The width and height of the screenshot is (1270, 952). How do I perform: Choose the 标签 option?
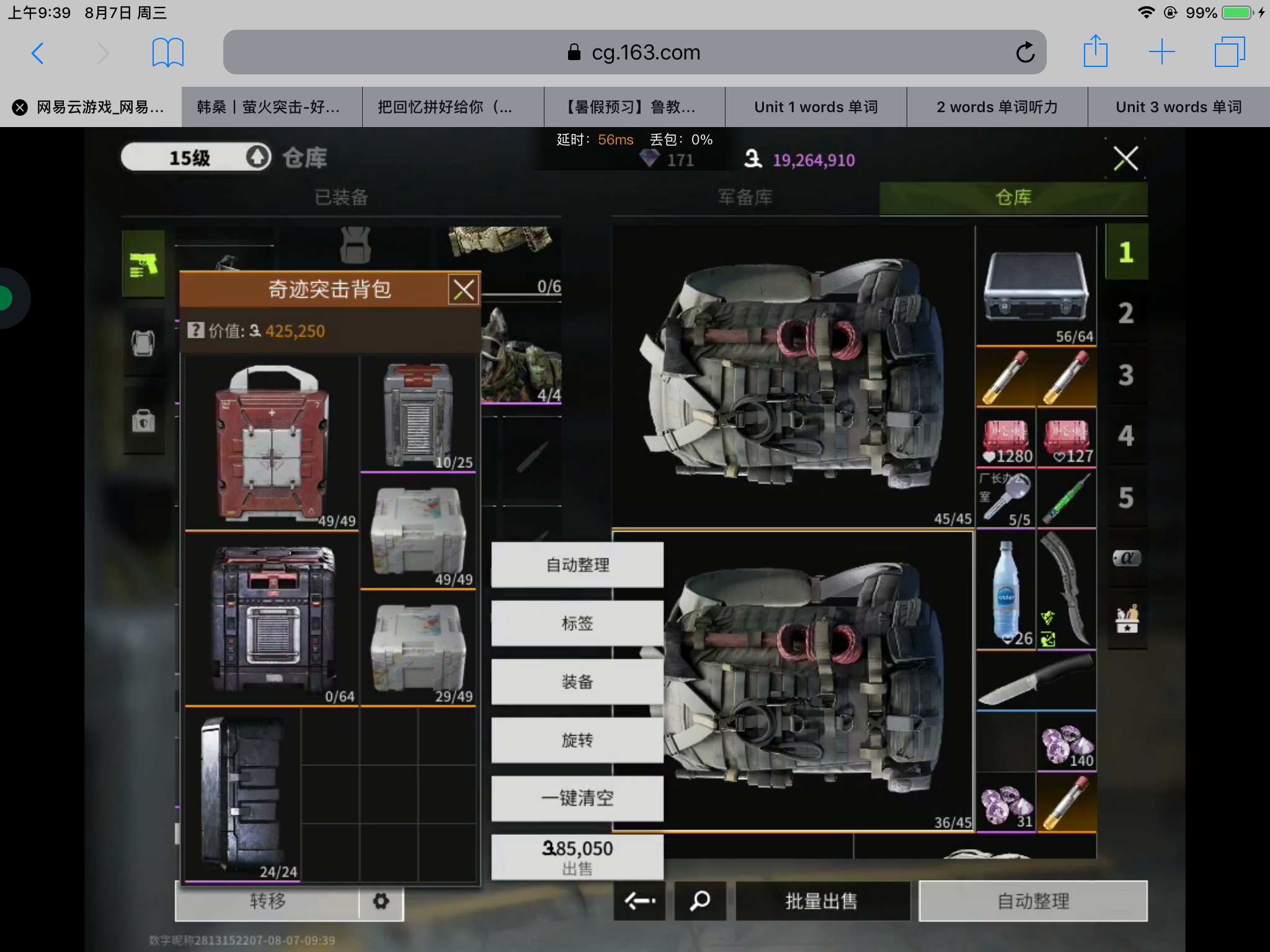pos(577,623)
